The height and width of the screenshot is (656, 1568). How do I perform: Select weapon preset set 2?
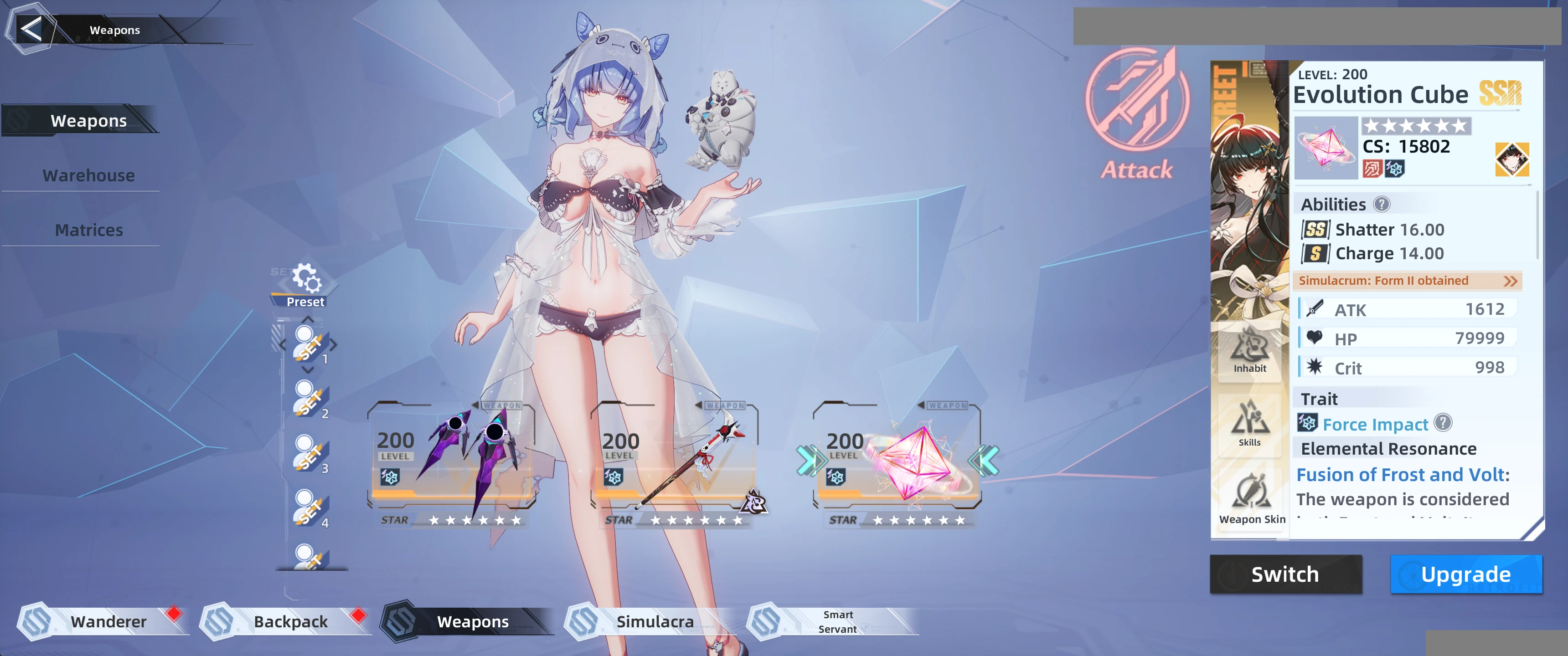point(309,399)
